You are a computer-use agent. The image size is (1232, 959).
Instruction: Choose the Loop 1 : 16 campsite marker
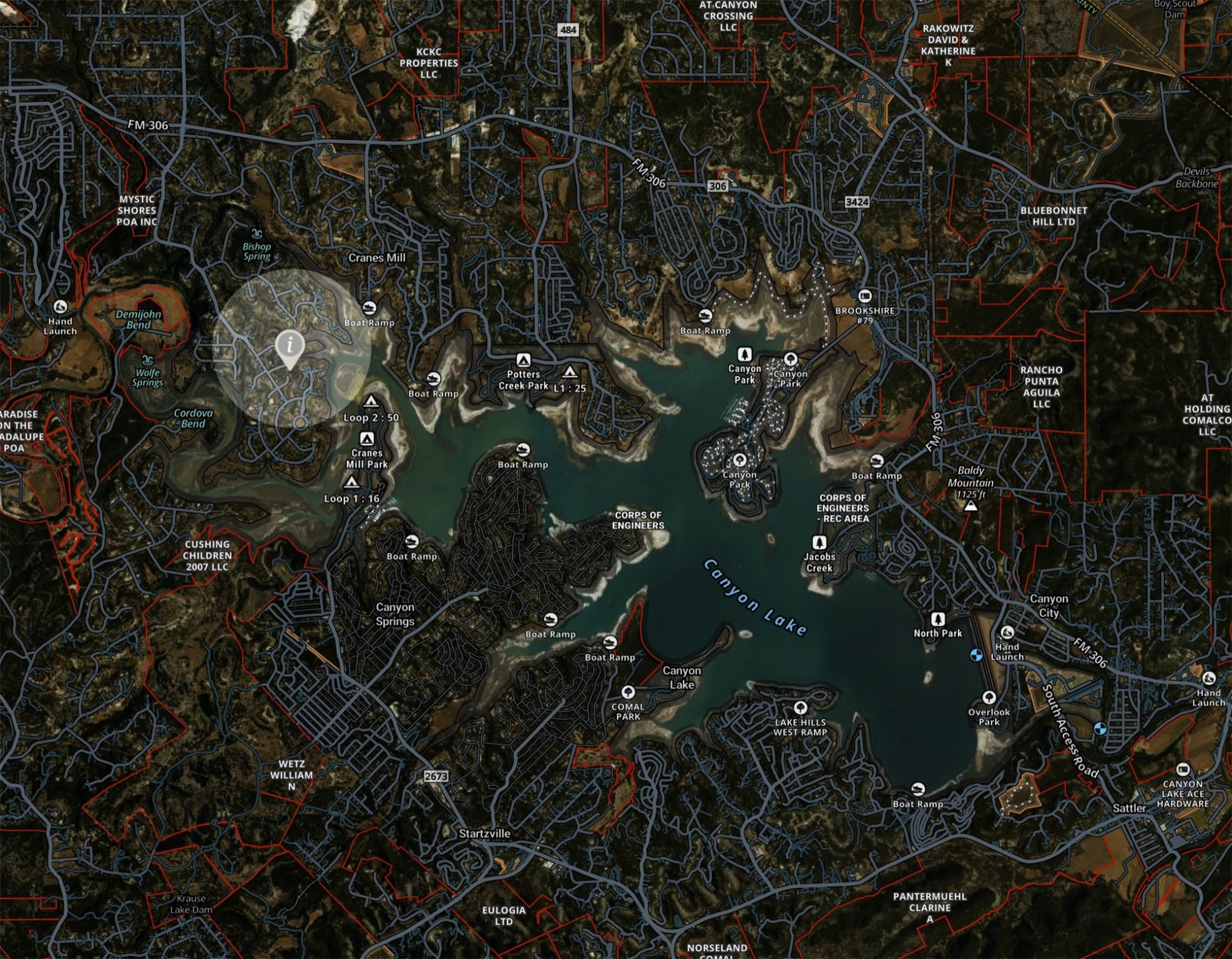351,483
